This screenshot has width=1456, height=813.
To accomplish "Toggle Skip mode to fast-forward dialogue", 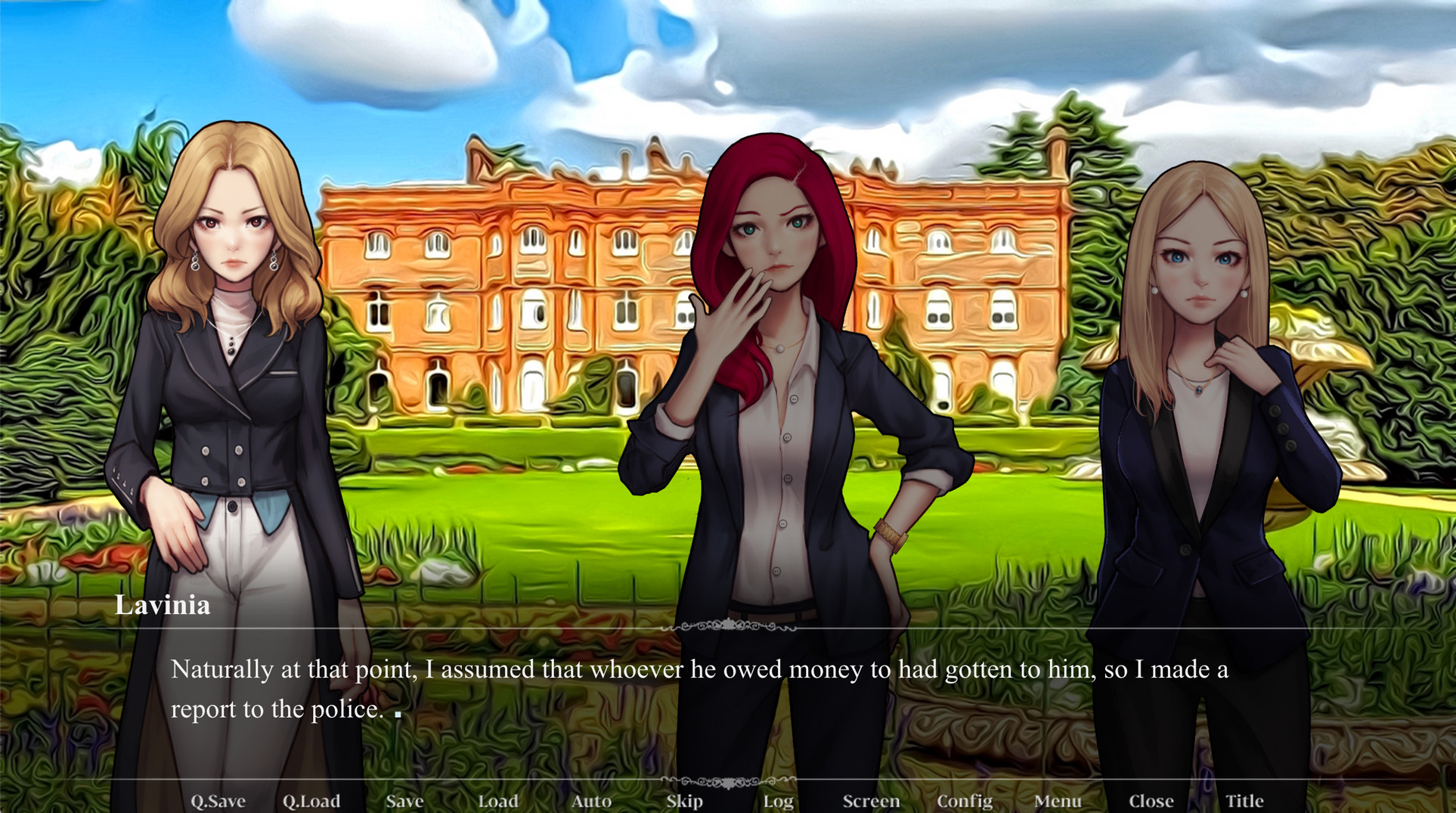I will pyautogui.click(x=685, y=800).
